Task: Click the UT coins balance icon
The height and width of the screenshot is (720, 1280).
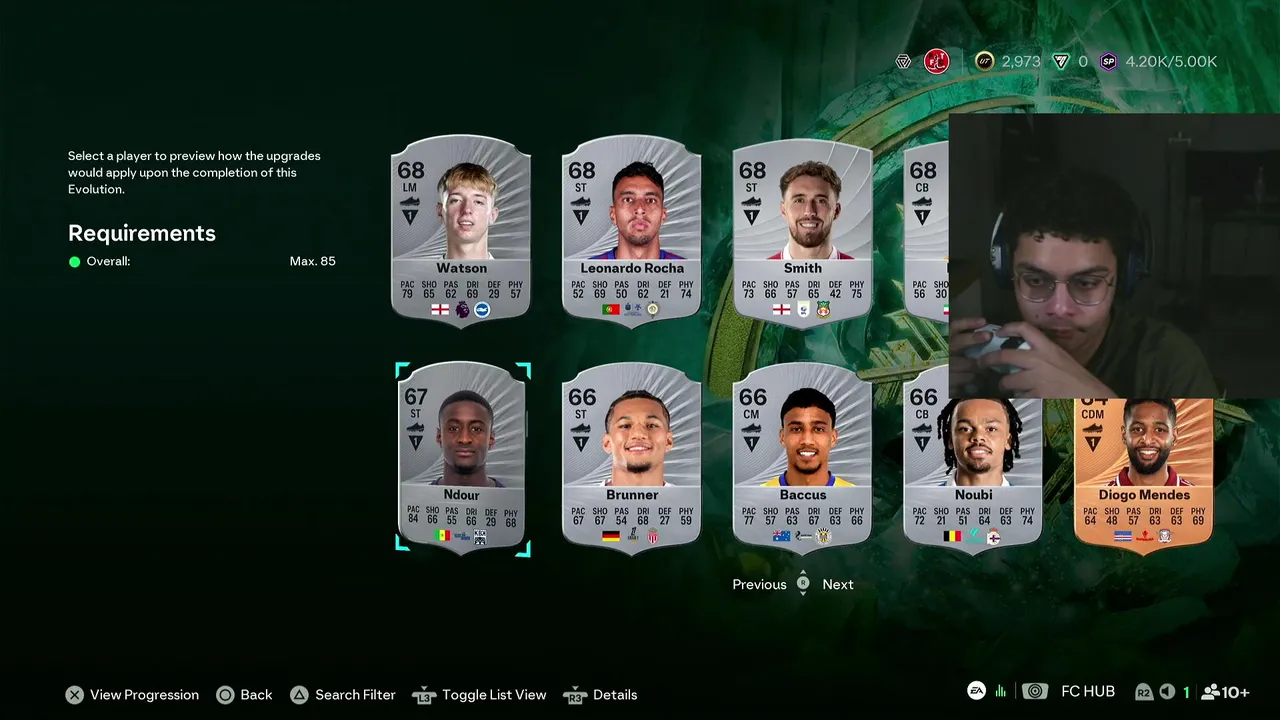Action: [985, 62]
